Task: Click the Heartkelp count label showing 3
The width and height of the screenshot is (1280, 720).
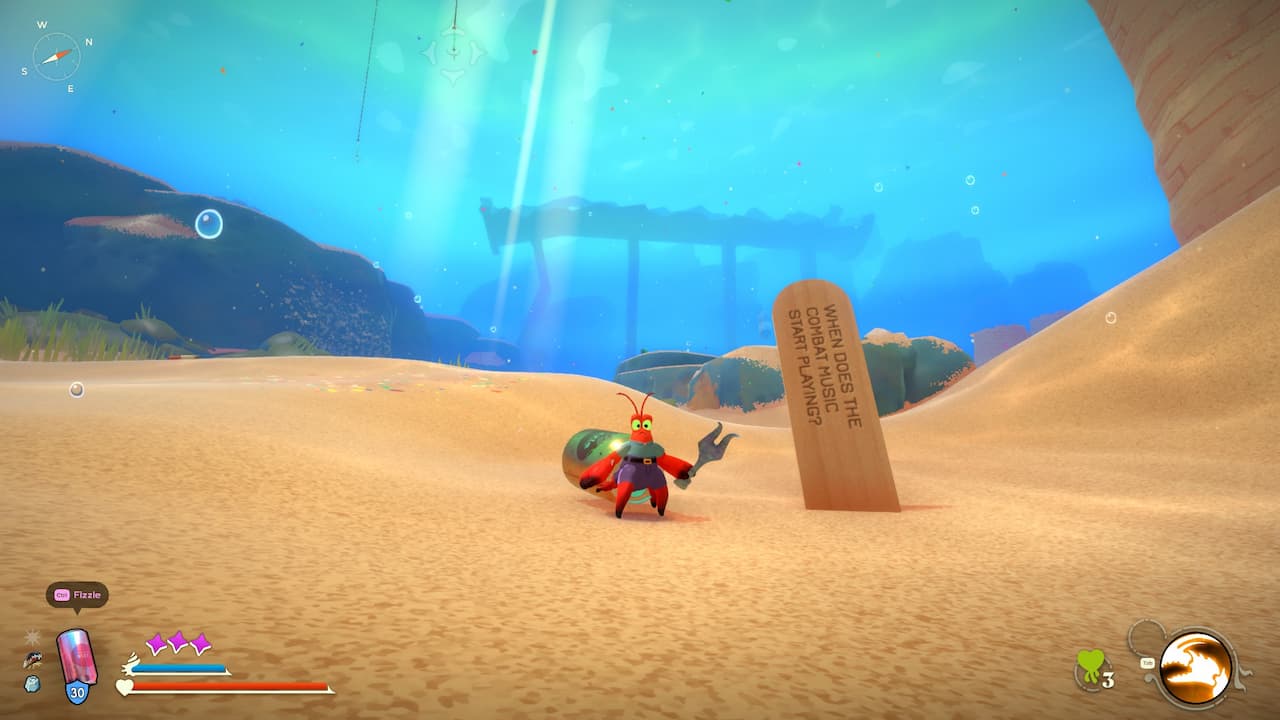Action: 1108,678
